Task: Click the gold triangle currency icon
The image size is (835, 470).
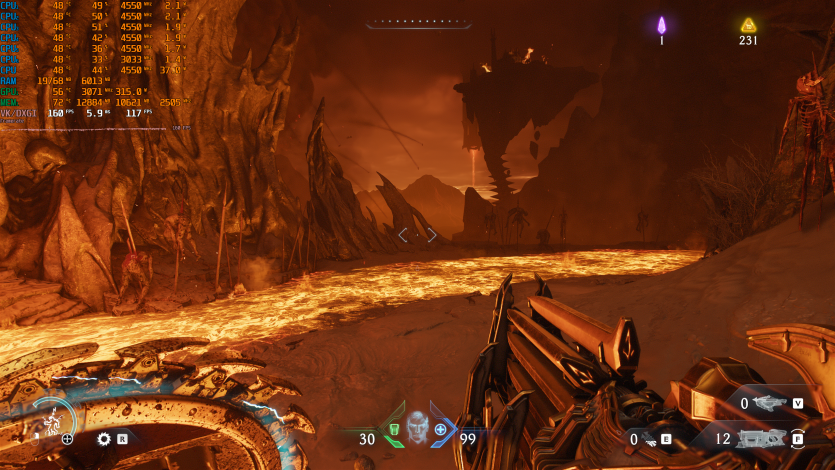Action: pyautogui.click(x=748, y=25)
